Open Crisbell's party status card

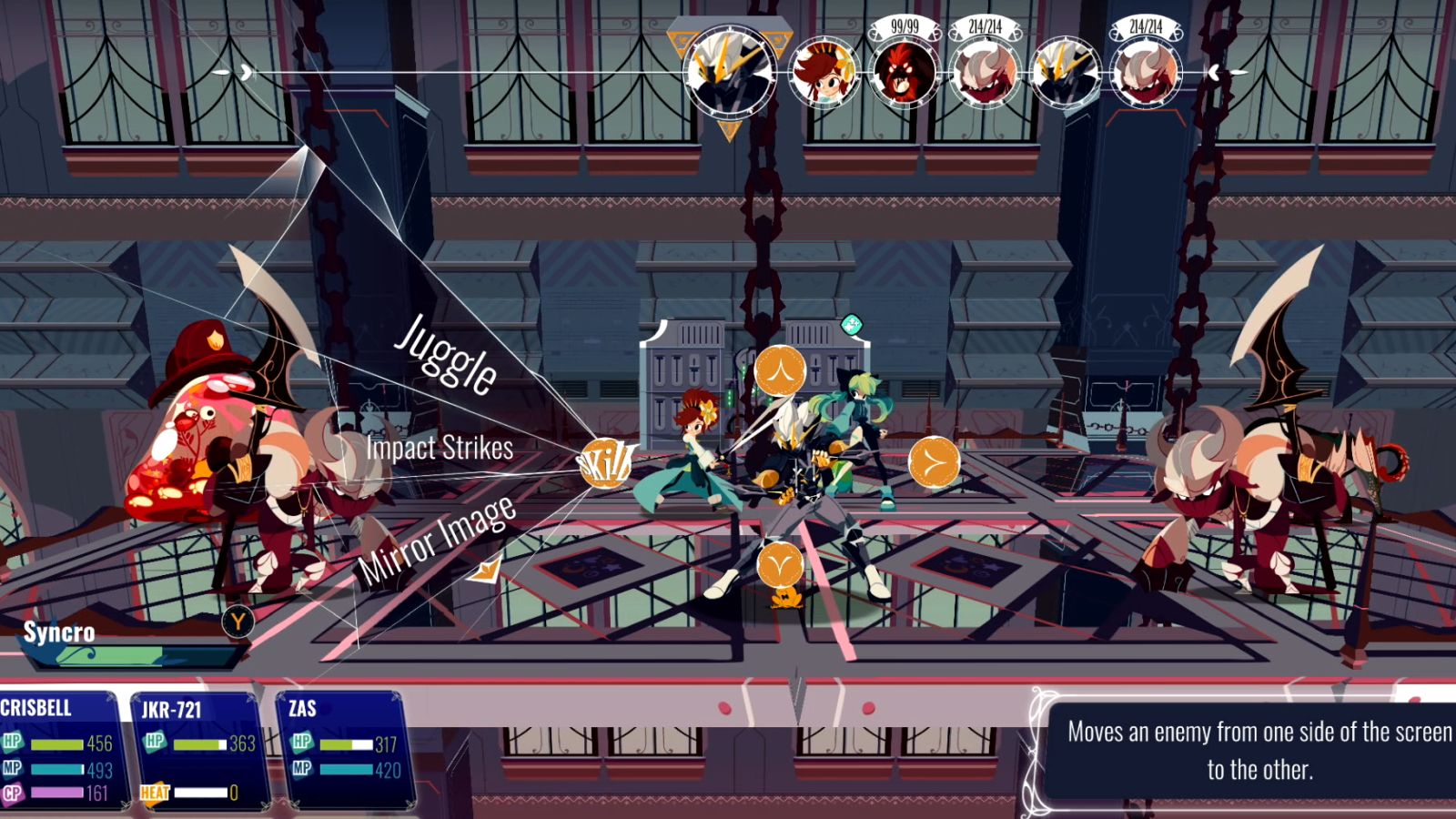click(x=58, y=749)
